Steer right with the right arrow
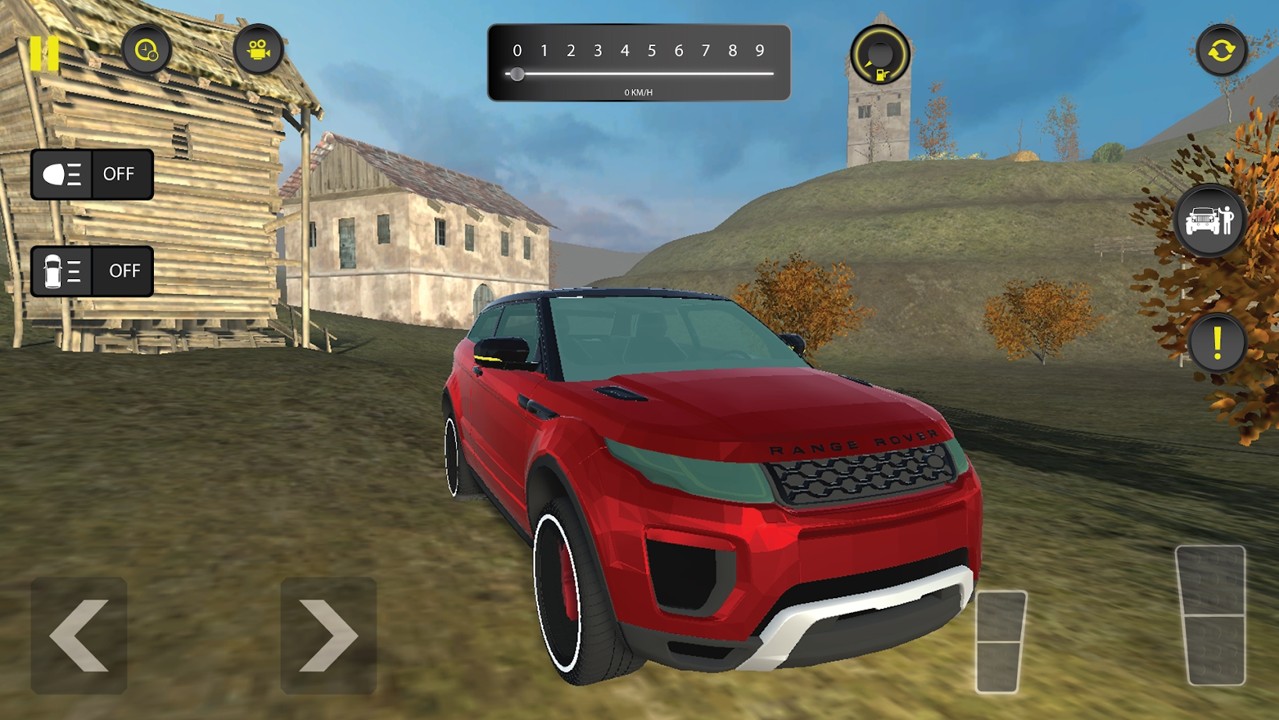The width and height of the screenshot is (1279, 720). (x=329, y=635)
